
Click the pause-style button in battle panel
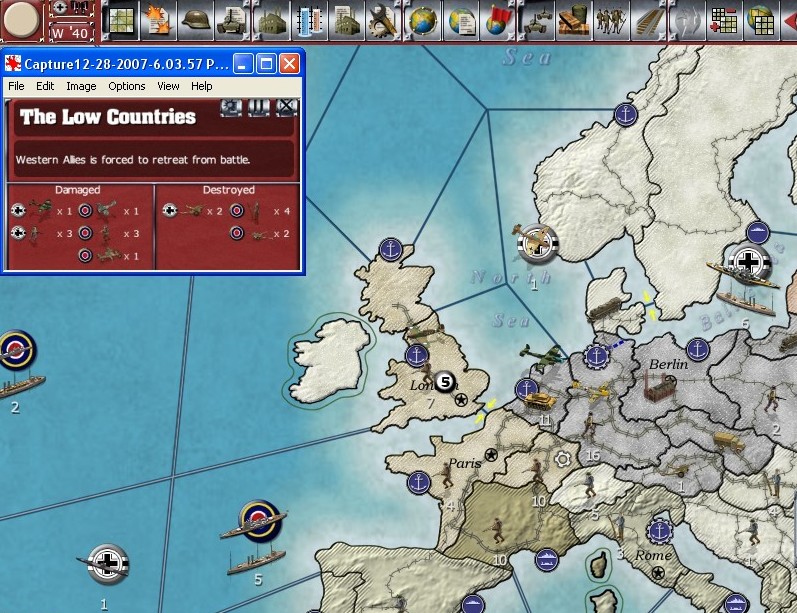[x=259, y=107]
